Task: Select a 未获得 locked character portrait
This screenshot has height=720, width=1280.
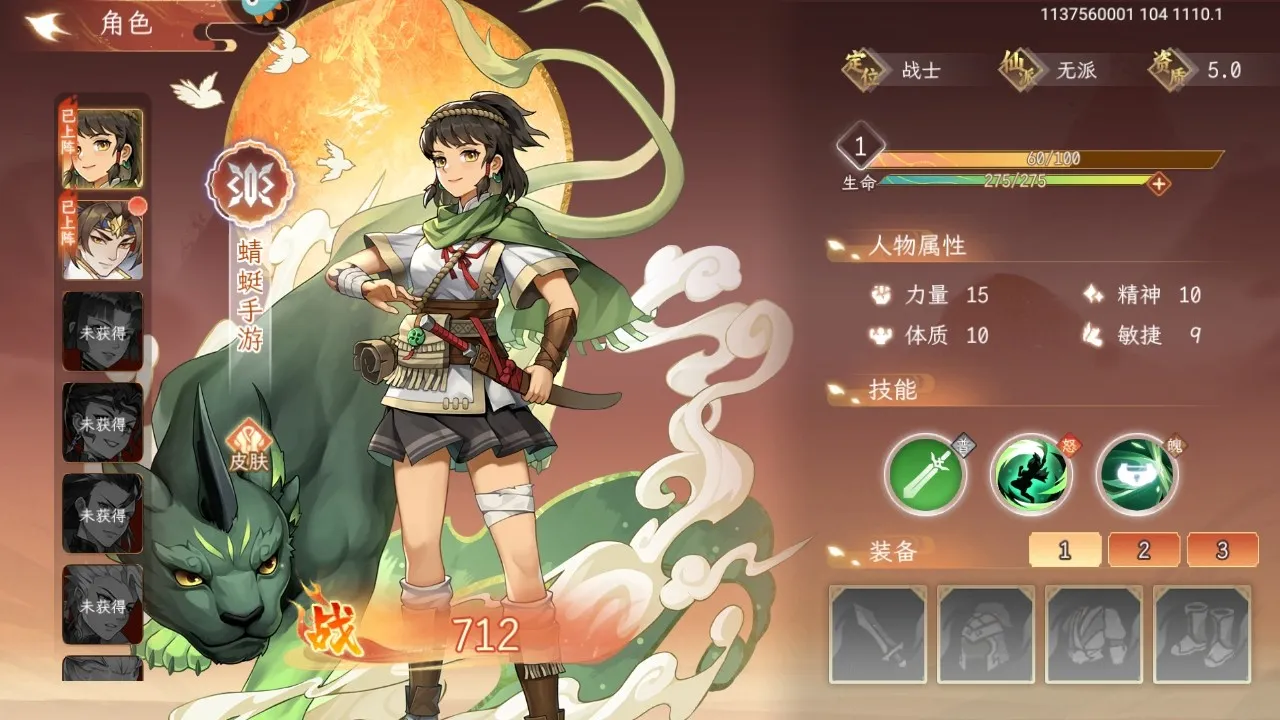Action: pyautogui.click(x=103, y=323)
